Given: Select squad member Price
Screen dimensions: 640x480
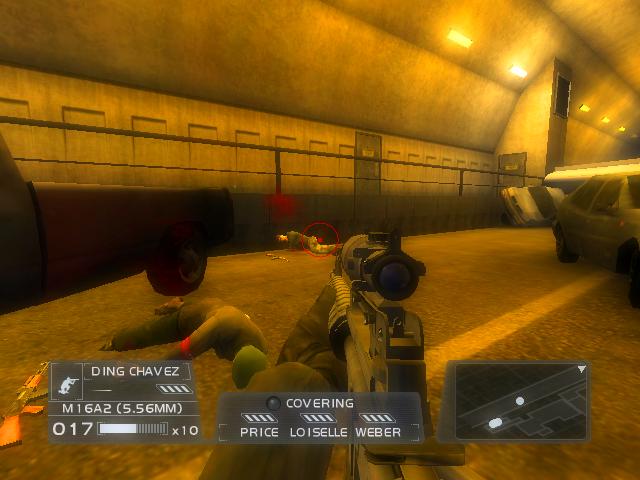Looking at the screenshot, I should pyautogui.click(x=259, y=432).
